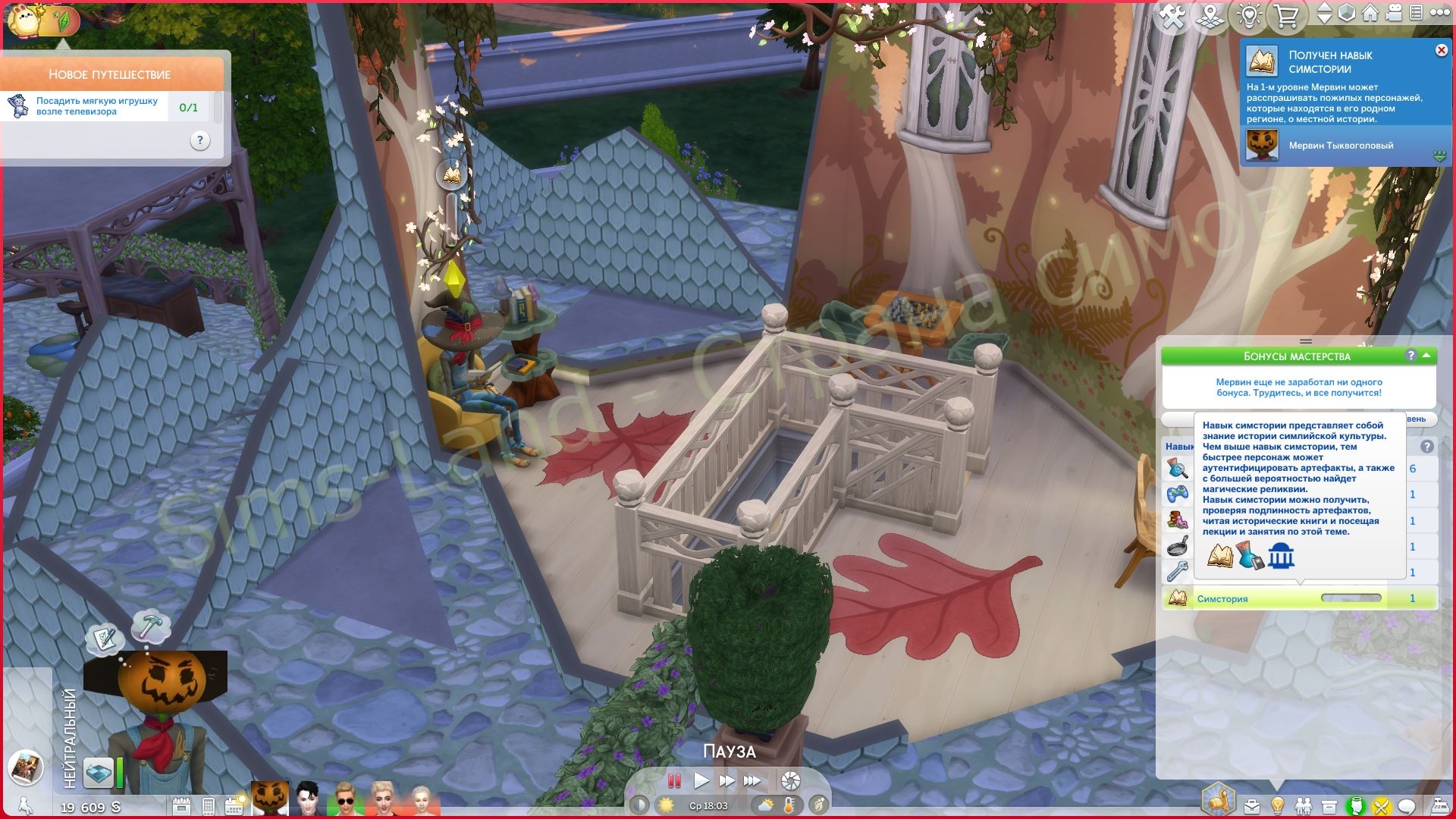The height and width of the screenshot is (819, 1456).
Task: Close the skill-gained notification
Action: click(1441, 50)
